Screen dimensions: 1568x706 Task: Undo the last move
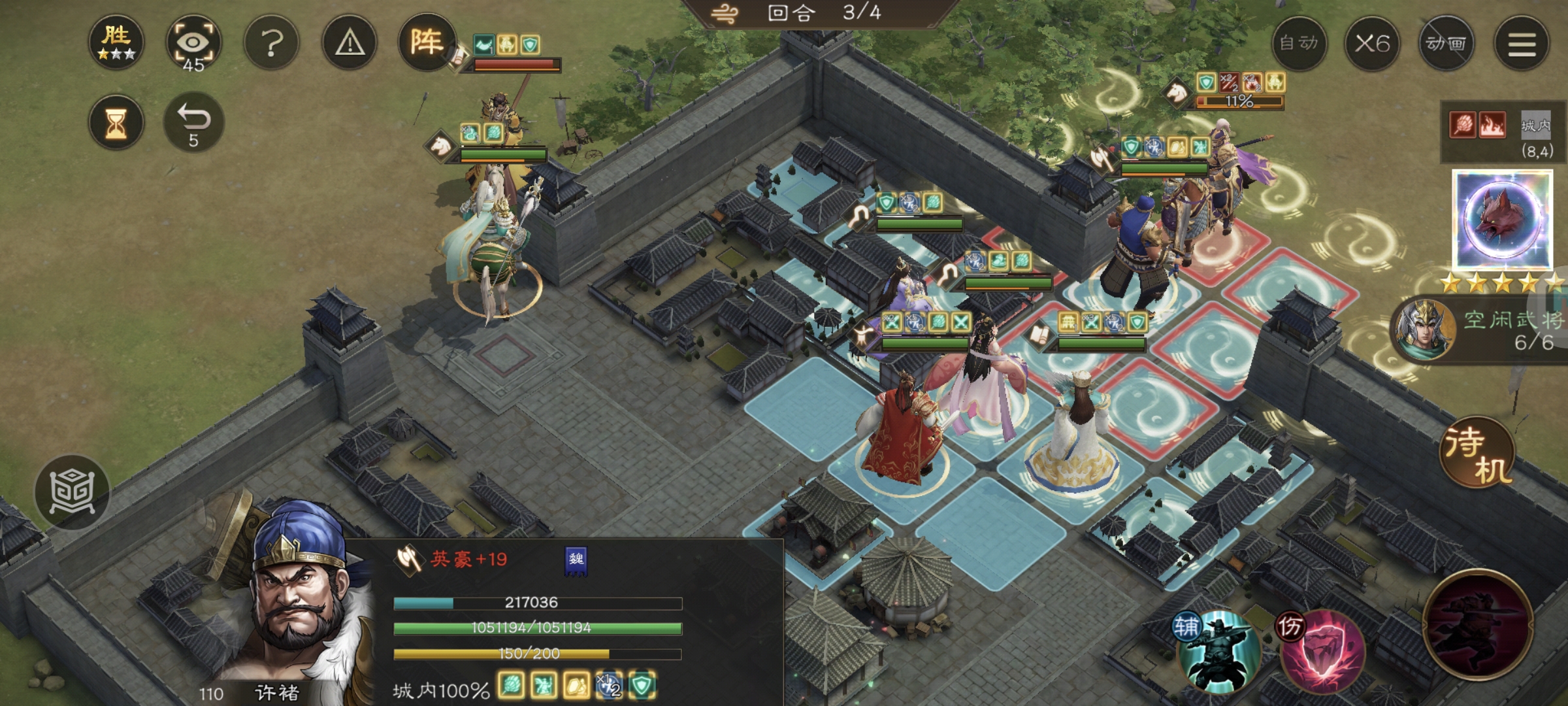pos(193,123)
